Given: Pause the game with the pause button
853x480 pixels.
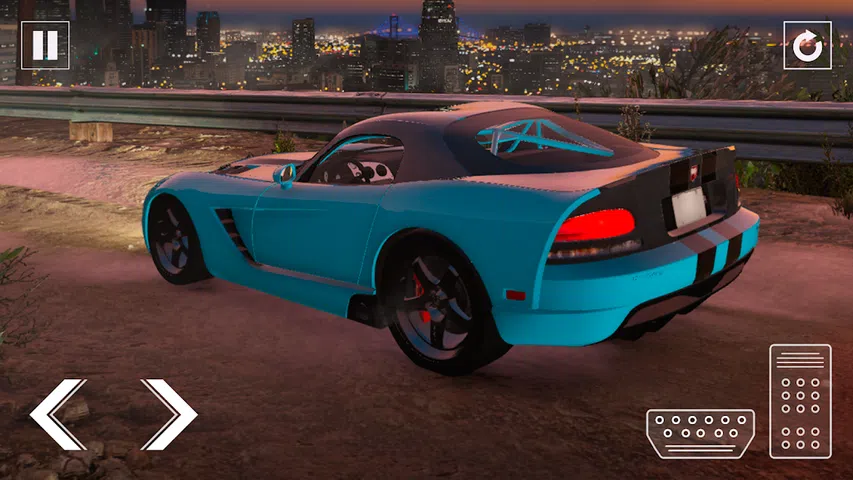Looking at the screenshot, I should pos(45,46).
